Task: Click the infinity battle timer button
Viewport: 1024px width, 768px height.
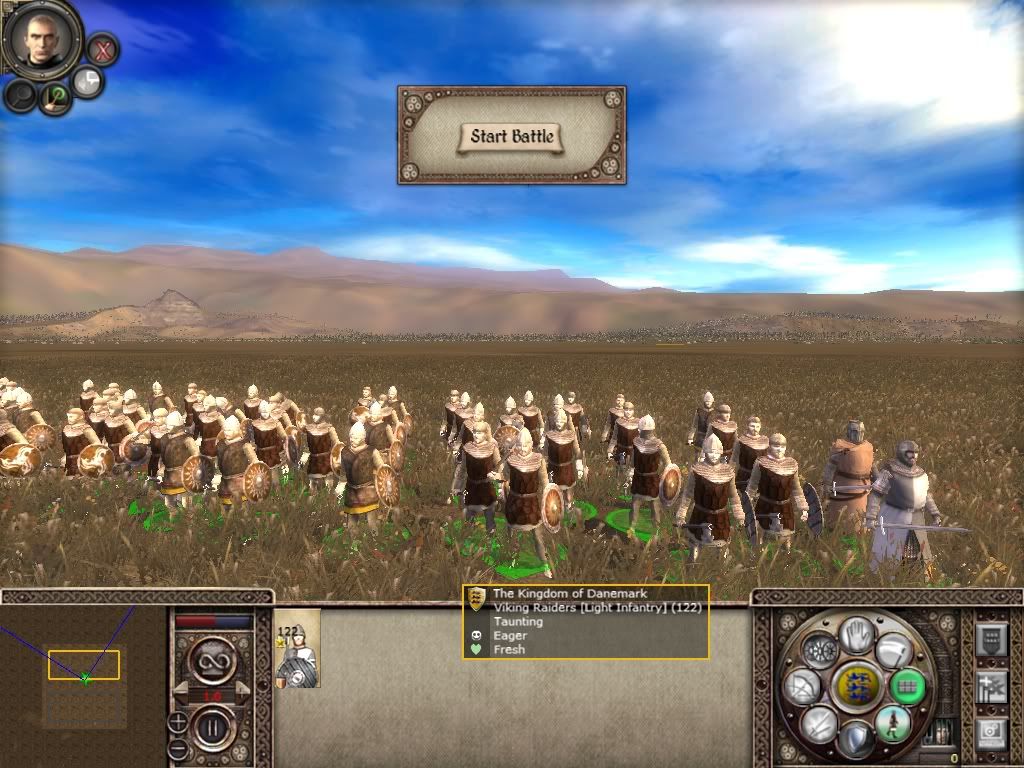Action: click(212, 660)
